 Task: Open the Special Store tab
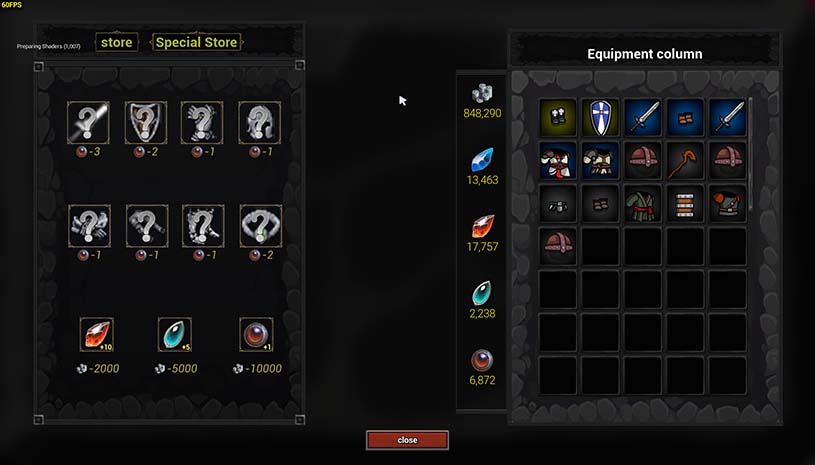pos(196,43)
